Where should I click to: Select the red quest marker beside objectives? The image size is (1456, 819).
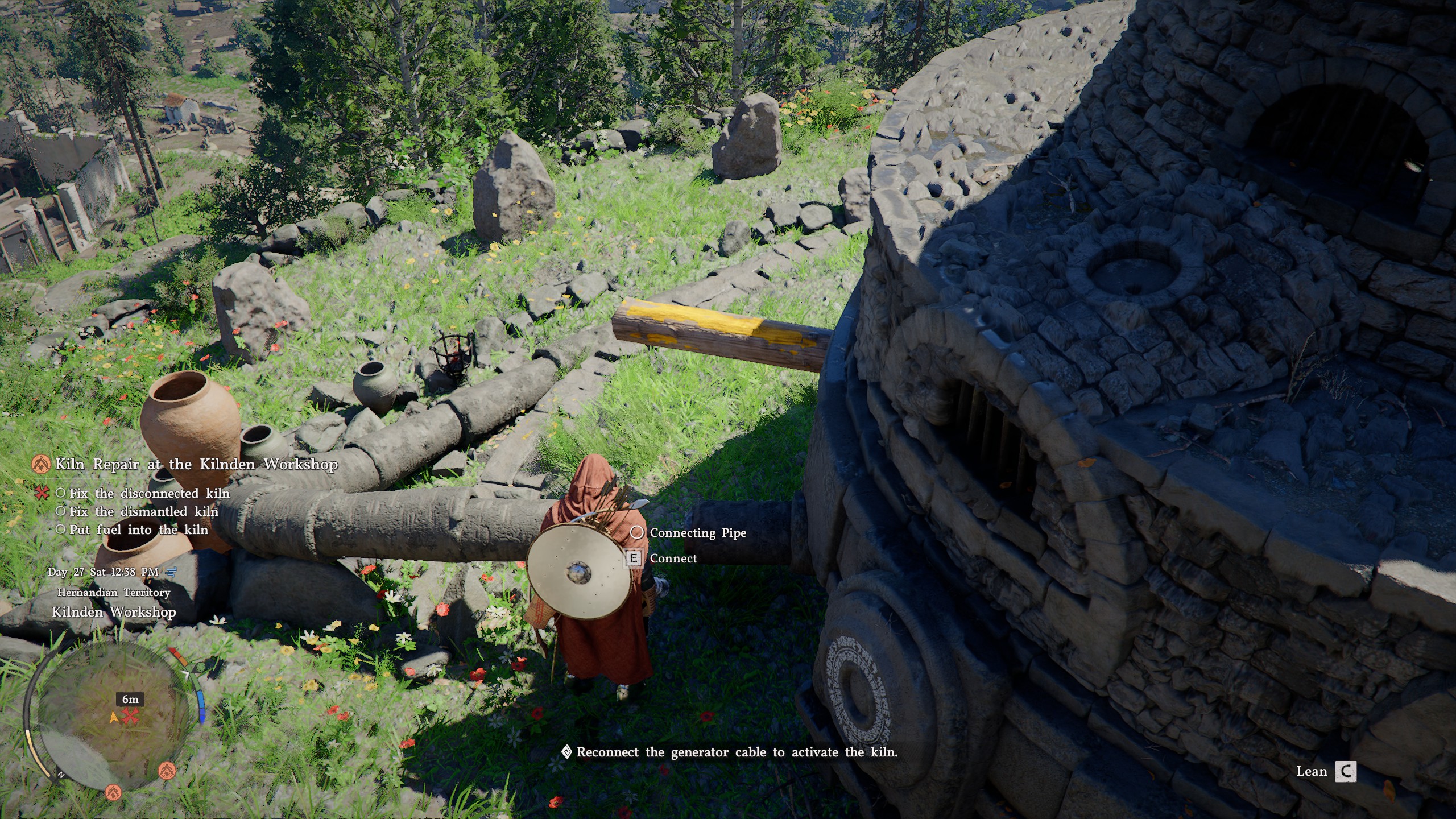click(42, 494)
